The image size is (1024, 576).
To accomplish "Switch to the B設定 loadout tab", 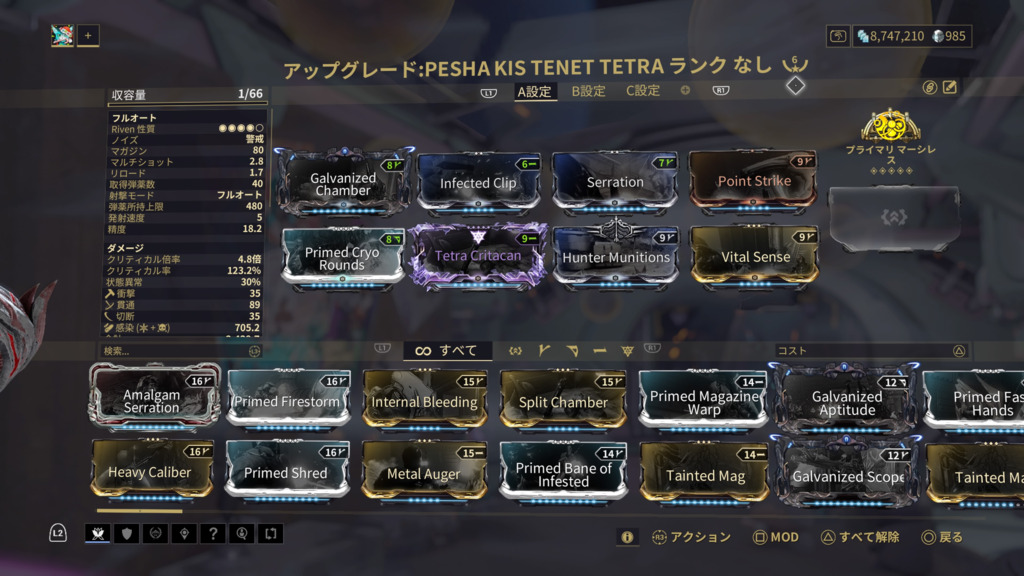I will coord(588,91).
